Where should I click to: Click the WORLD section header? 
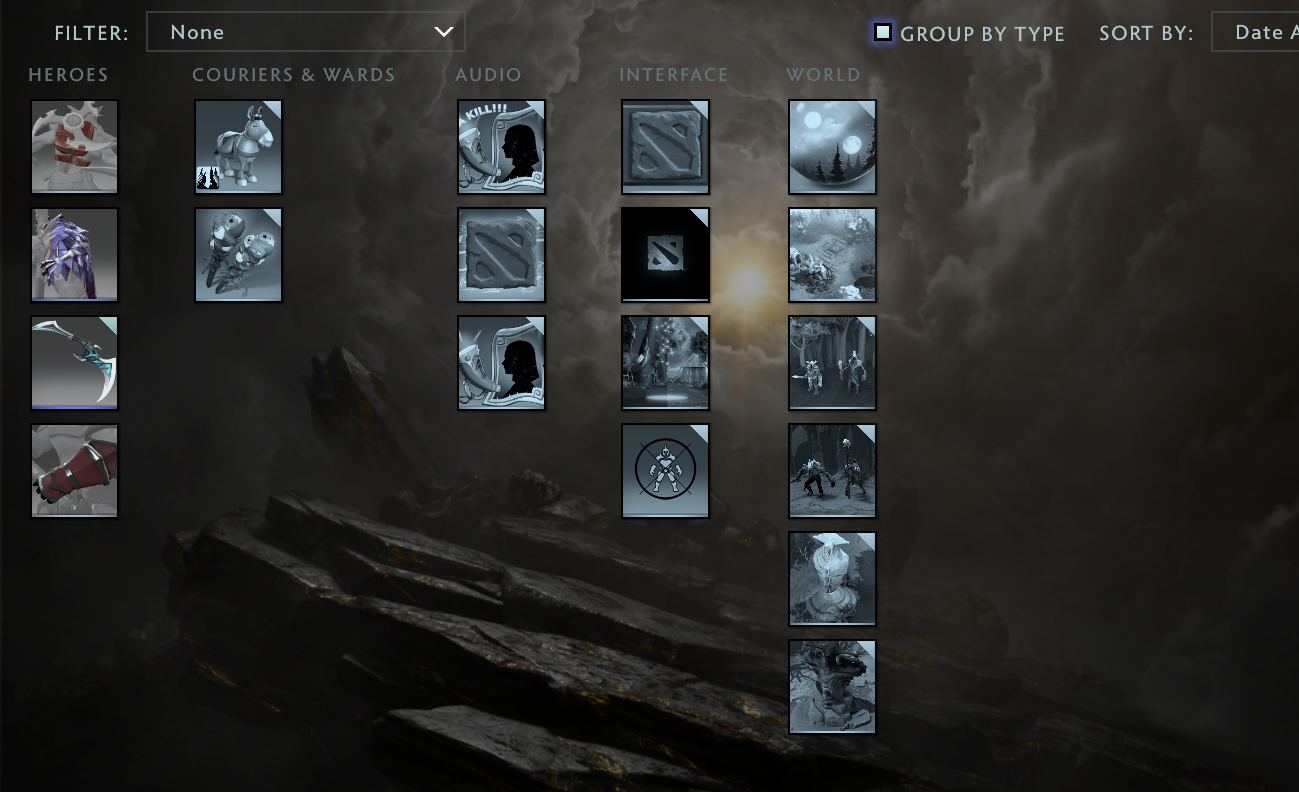[823, 74]
